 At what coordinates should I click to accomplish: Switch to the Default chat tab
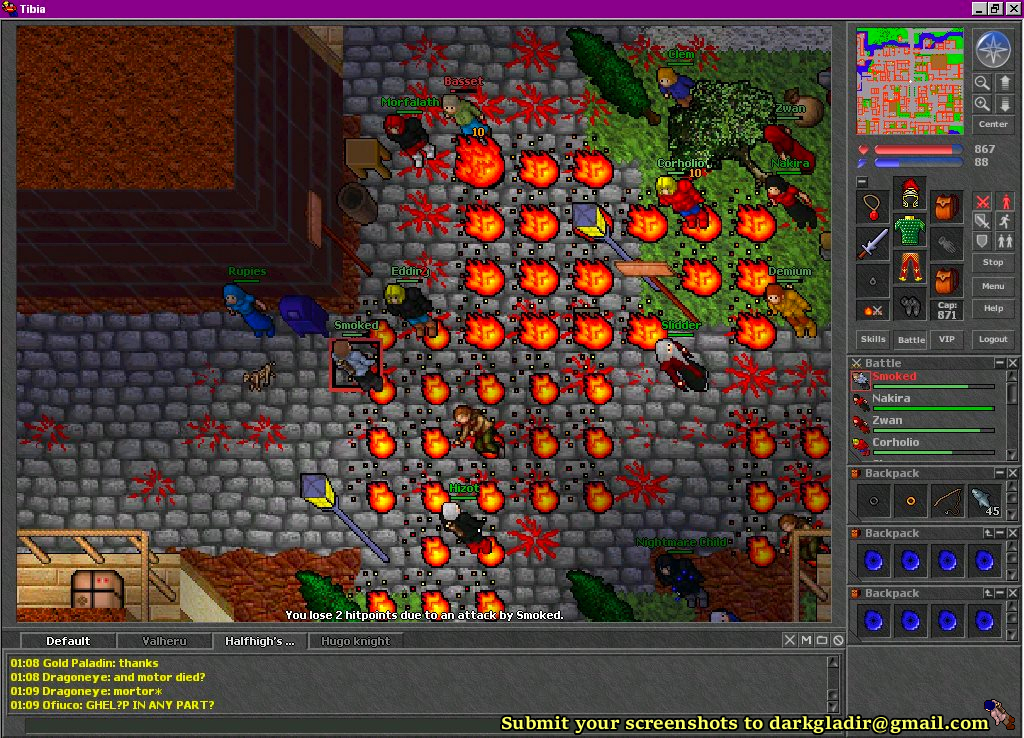[x=68, y=641]
